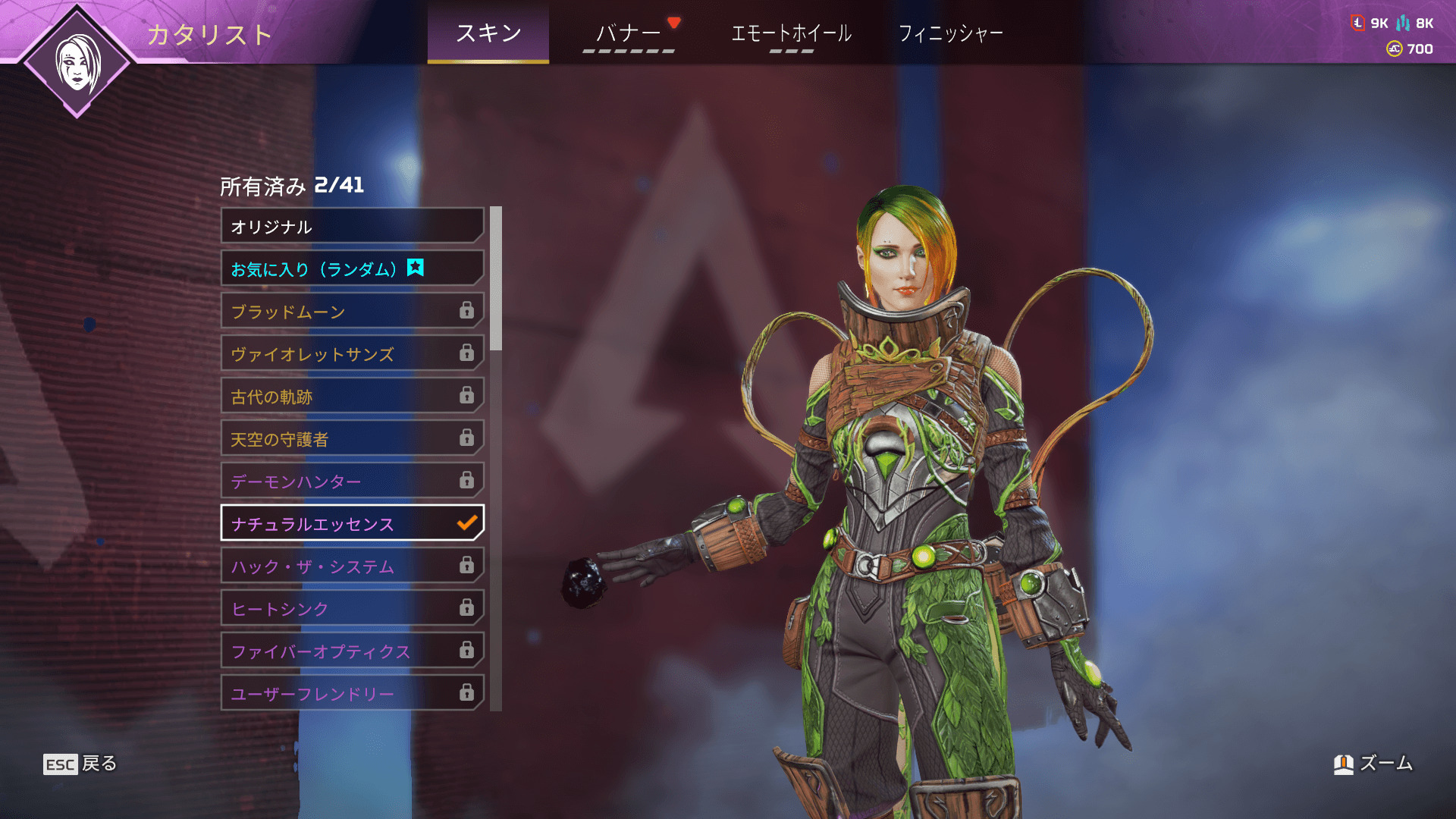Open the バナー tab

pyautogui.click(x=628, y=33)
